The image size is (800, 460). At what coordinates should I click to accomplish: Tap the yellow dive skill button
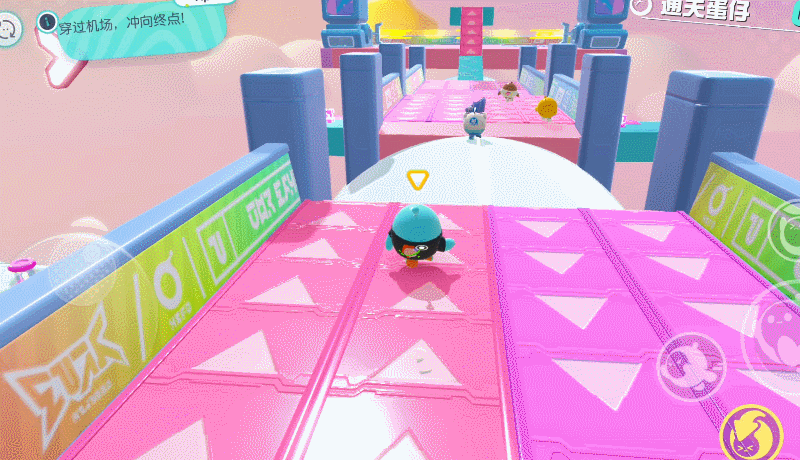[749, 434]
